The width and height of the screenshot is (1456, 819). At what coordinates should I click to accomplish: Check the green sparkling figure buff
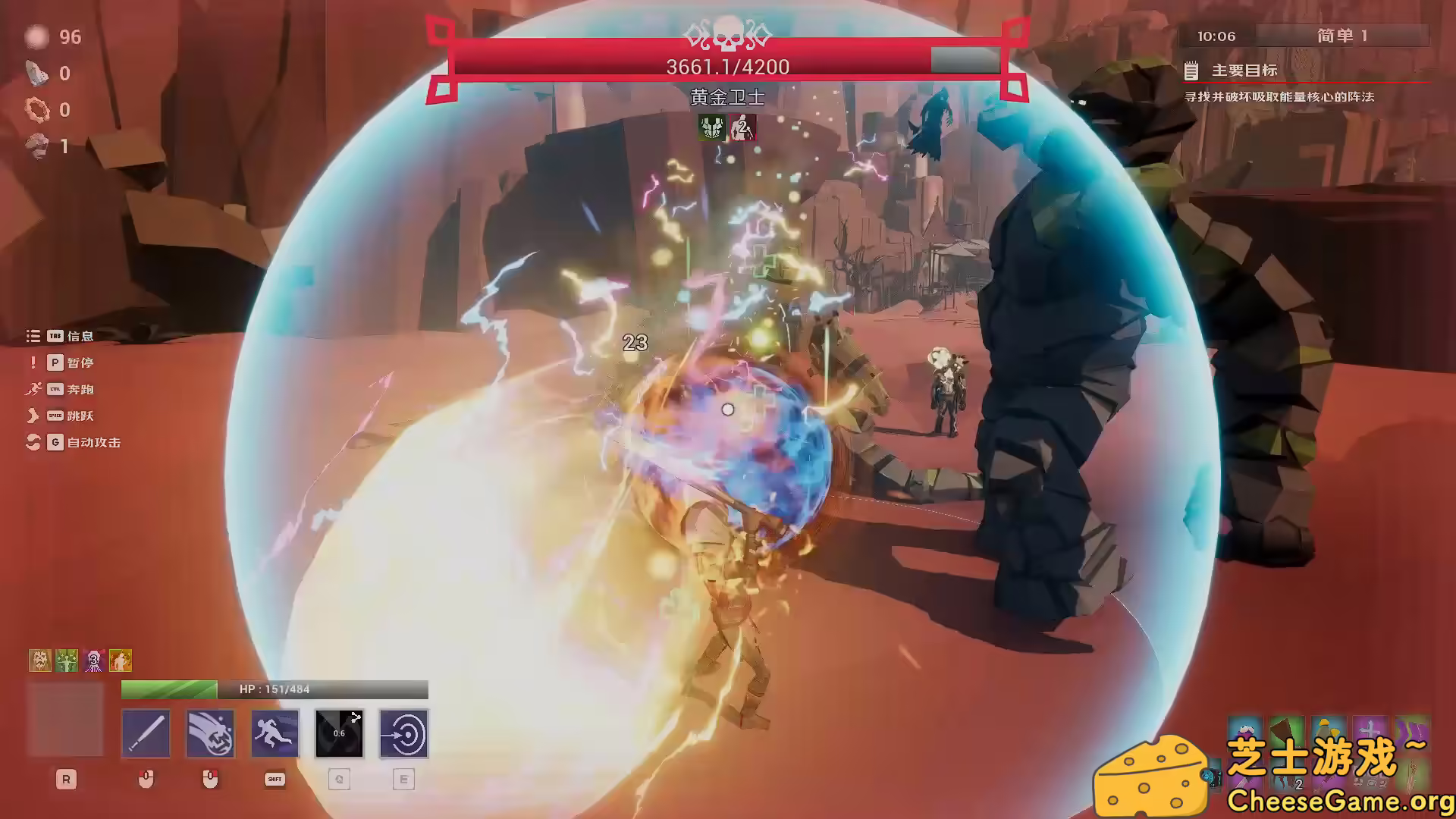[x=67, y=661]
